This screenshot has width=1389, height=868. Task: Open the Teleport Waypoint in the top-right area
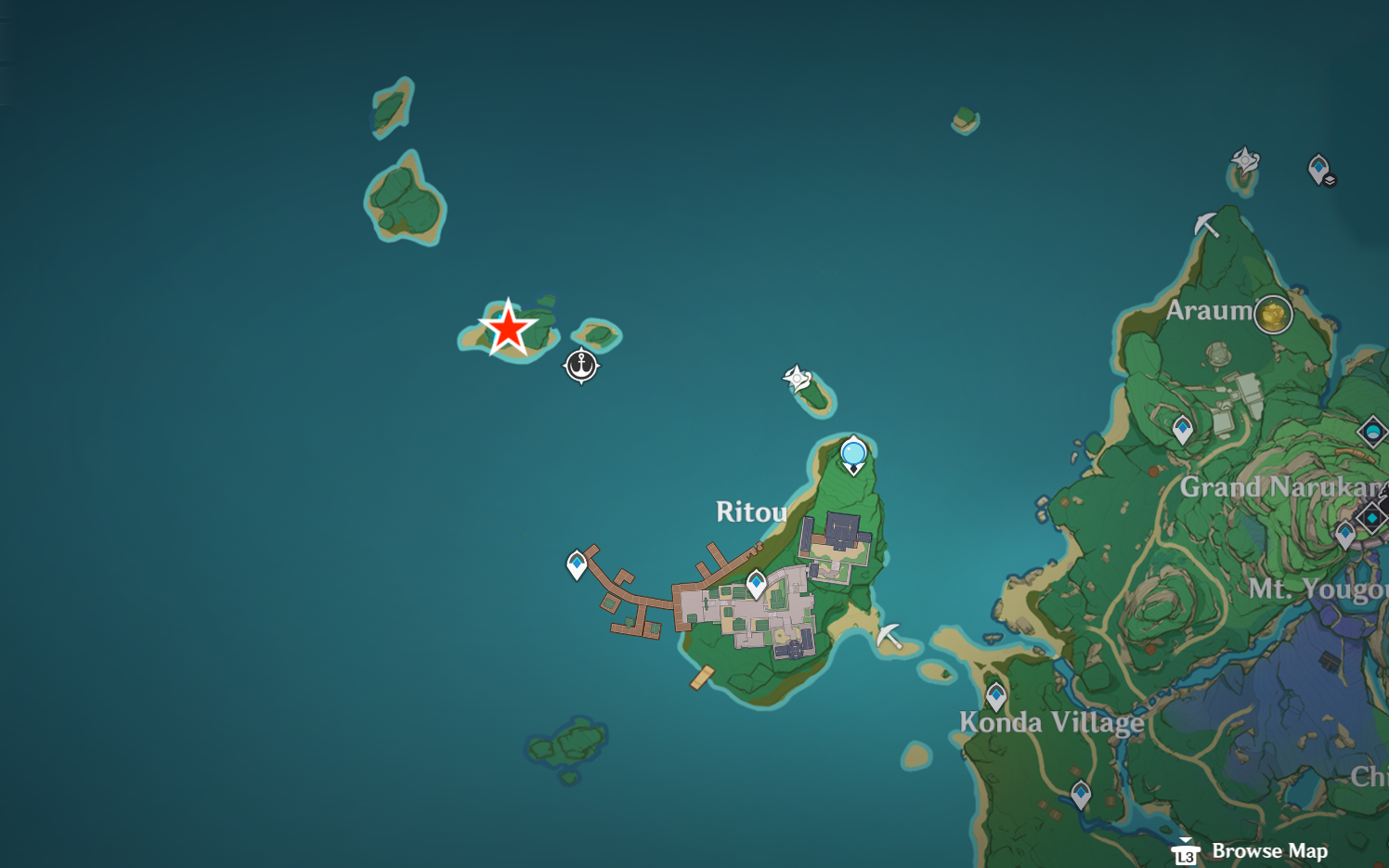1318,168
